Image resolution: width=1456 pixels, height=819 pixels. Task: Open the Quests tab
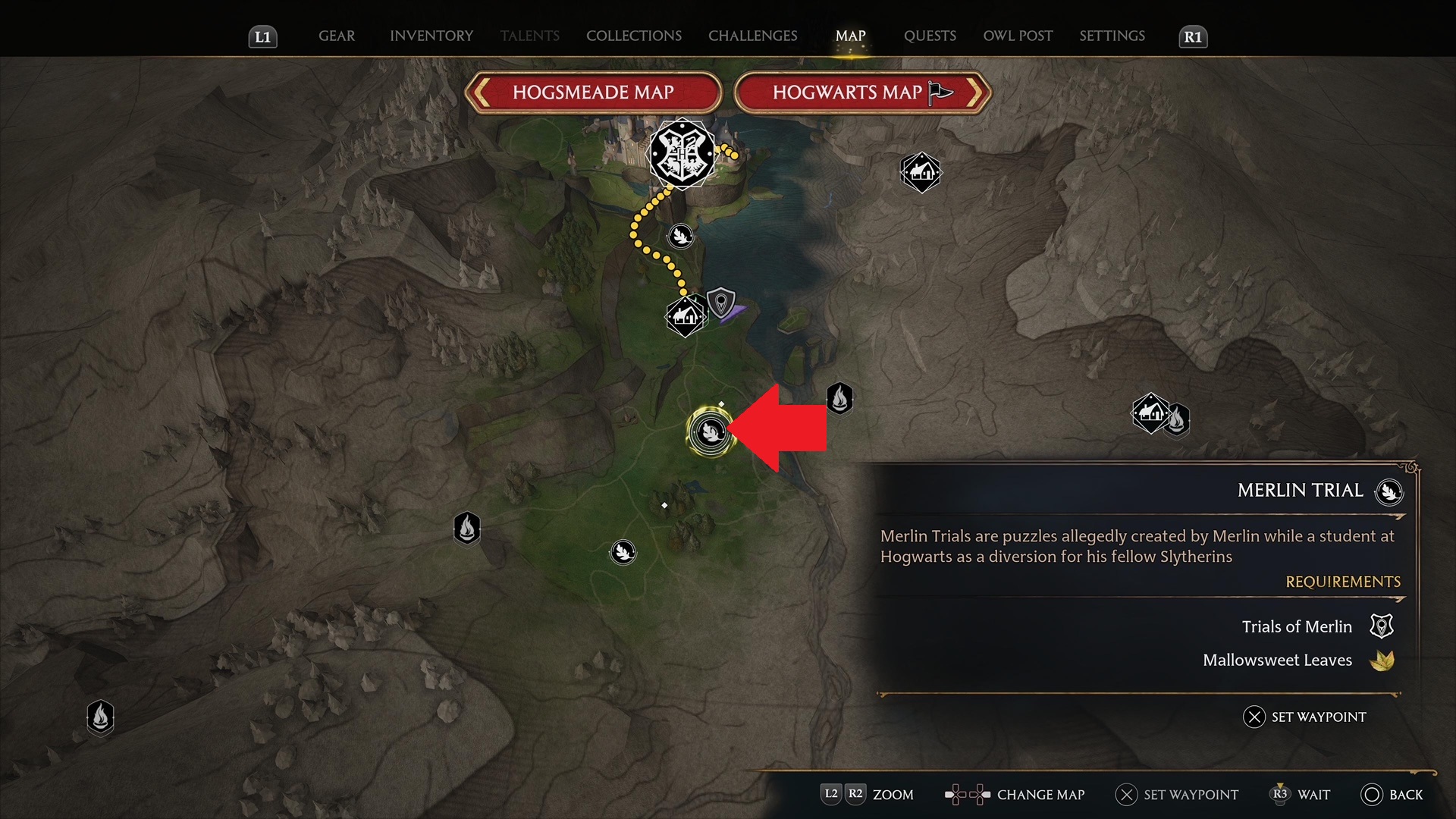click(x=930, y=36)
